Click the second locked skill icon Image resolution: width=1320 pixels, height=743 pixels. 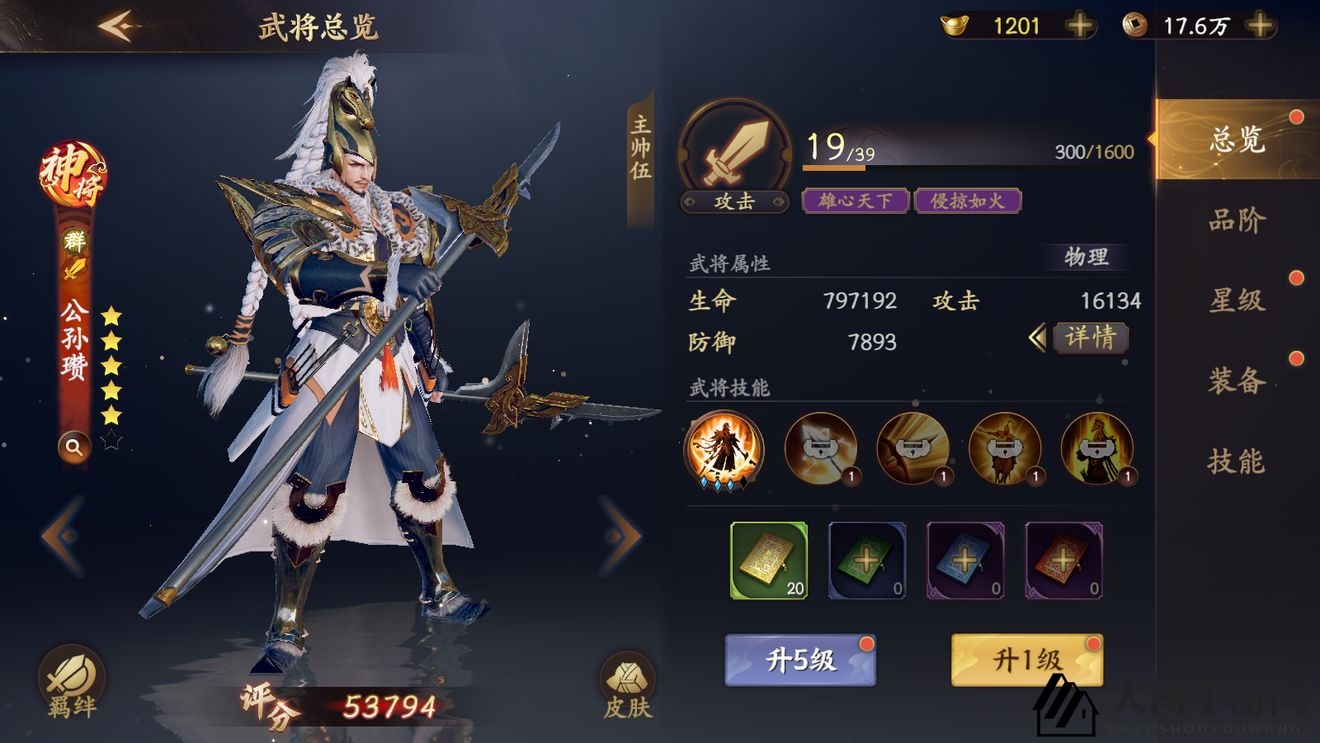tap(819, 452)
